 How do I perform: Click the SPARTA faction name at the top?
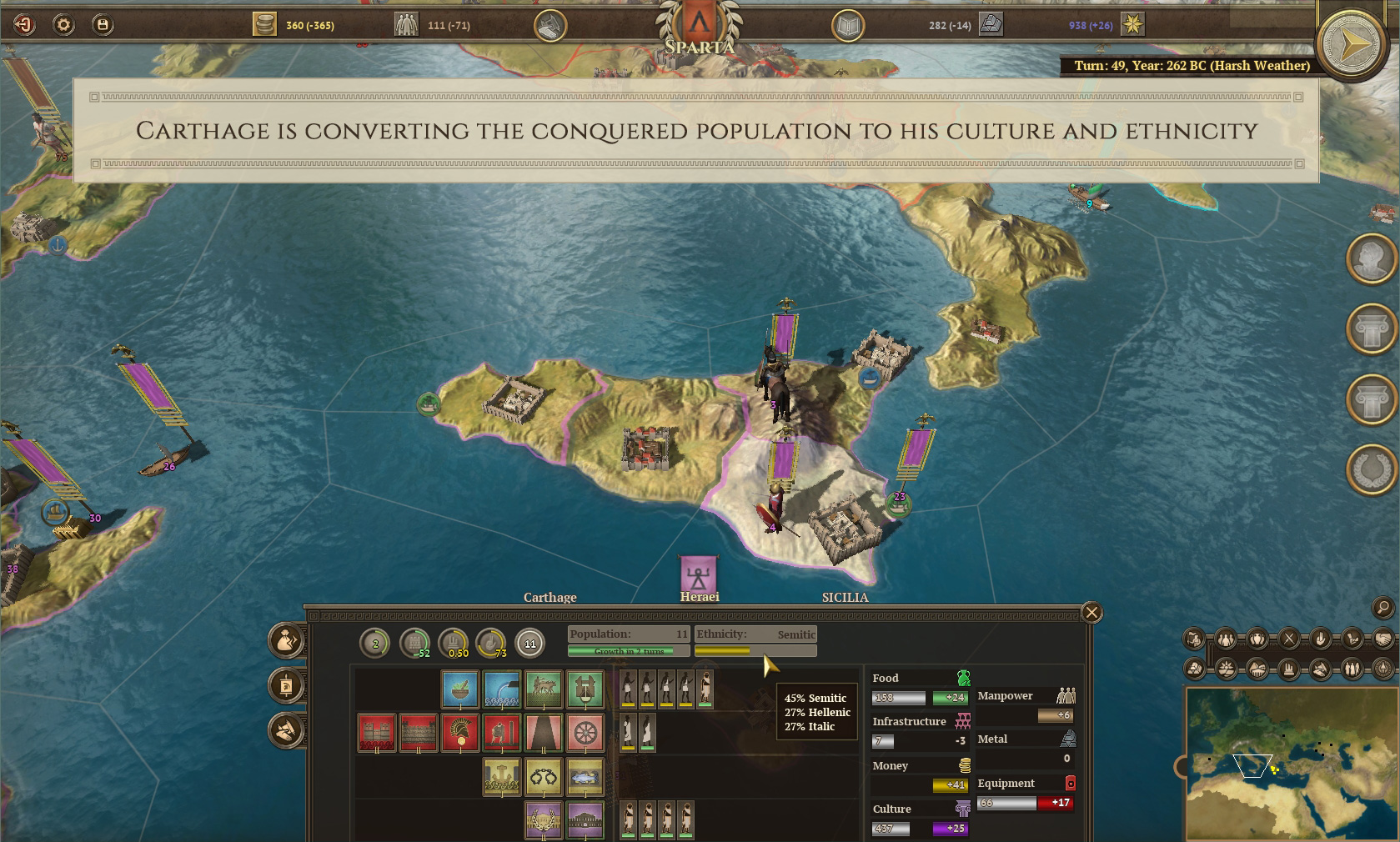(x=700, y=48)
